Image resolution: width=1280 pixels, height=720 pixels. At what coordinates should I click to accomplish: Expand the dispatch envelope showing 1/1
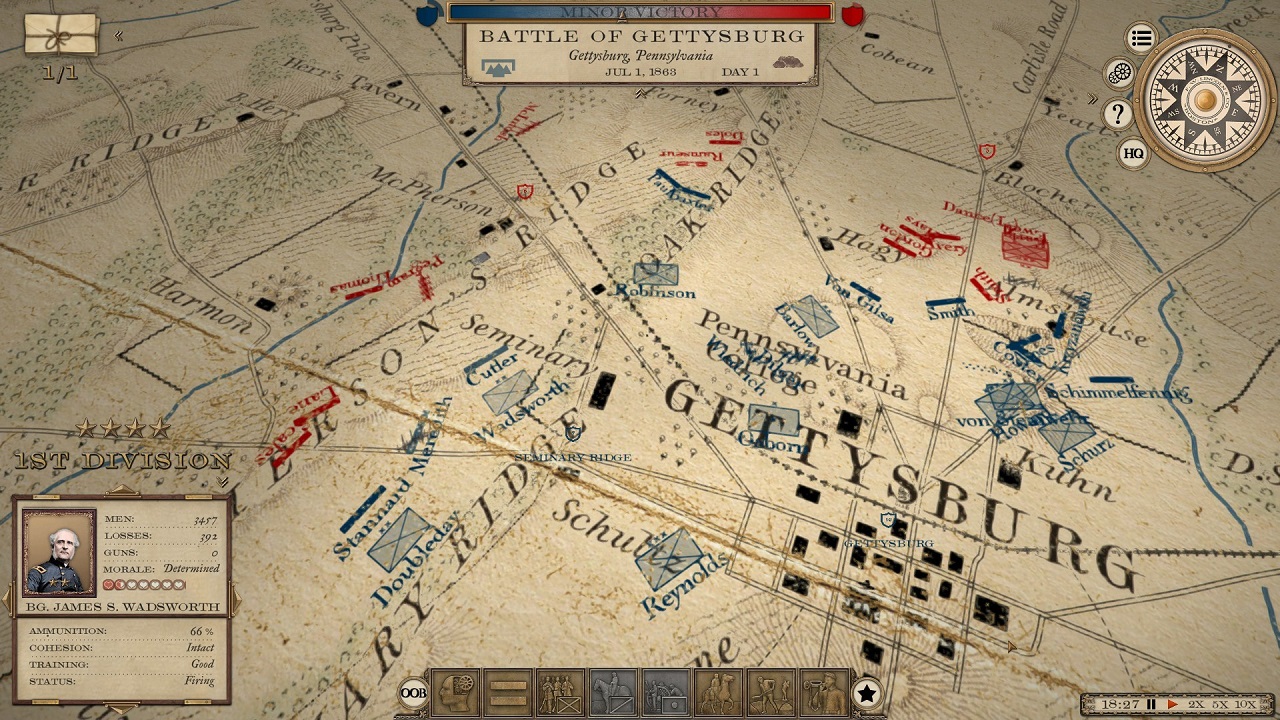[60, 36]
